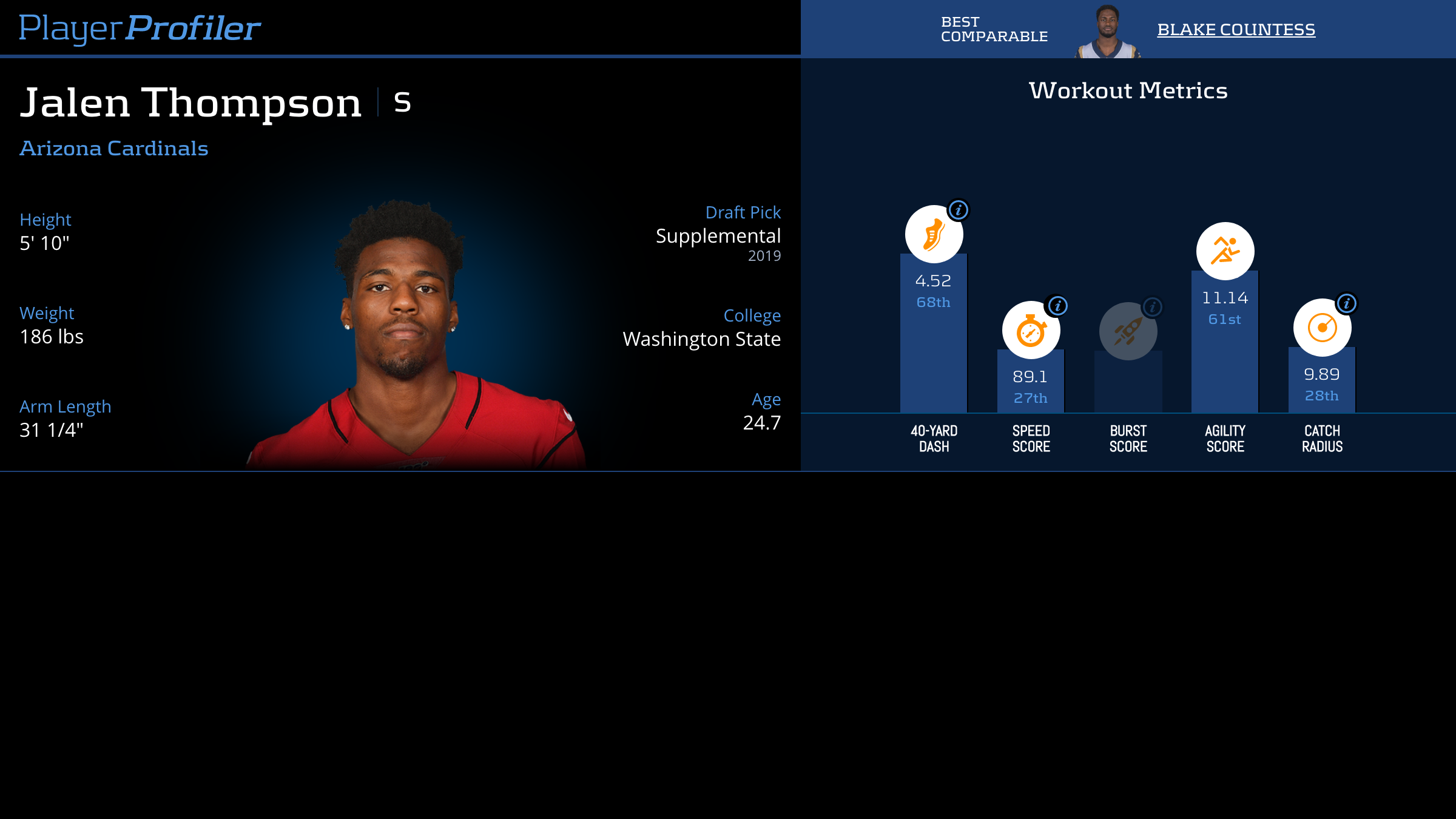This screenshot has height=819, width=1456.
Task: Click the running figure Agility Score icon
Action: click(x=1225, y=251)
